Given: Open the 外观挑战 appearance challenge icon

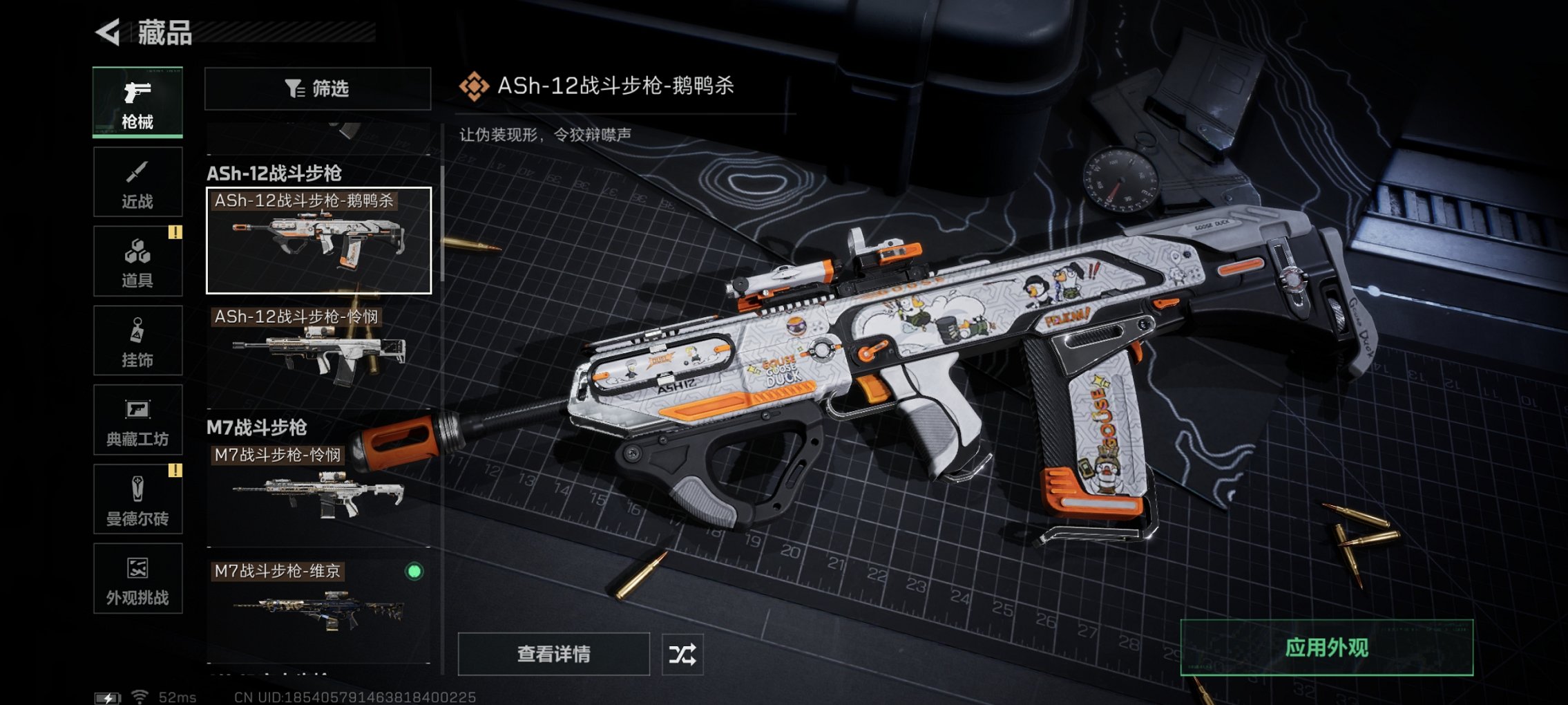Looking at the screenshot, I should point(137,579).
